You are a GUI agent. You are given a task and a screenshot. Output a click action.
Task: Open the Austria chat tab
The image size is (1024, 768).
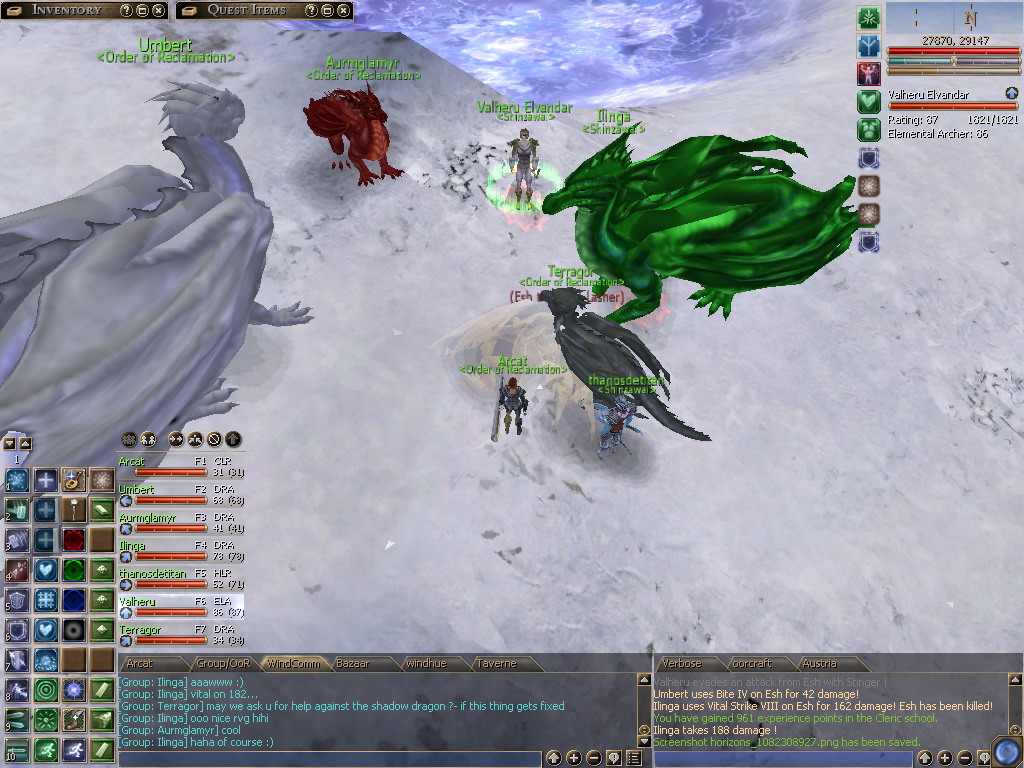(x=819, y=663)
